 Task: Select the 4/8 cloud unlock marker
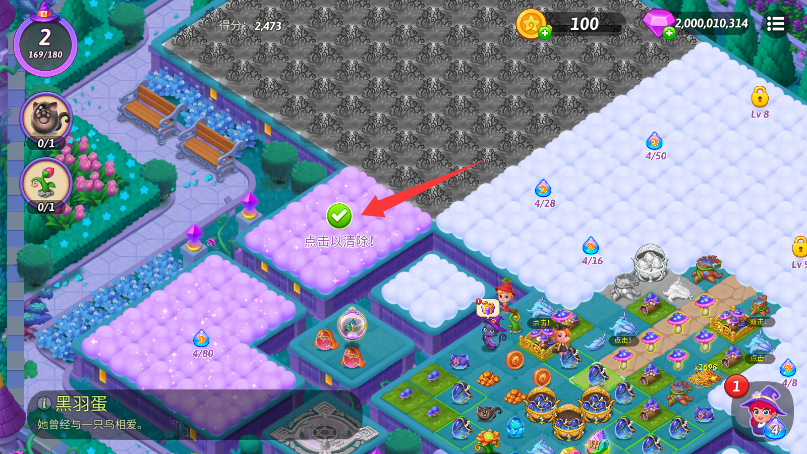[x=788, y=368]
